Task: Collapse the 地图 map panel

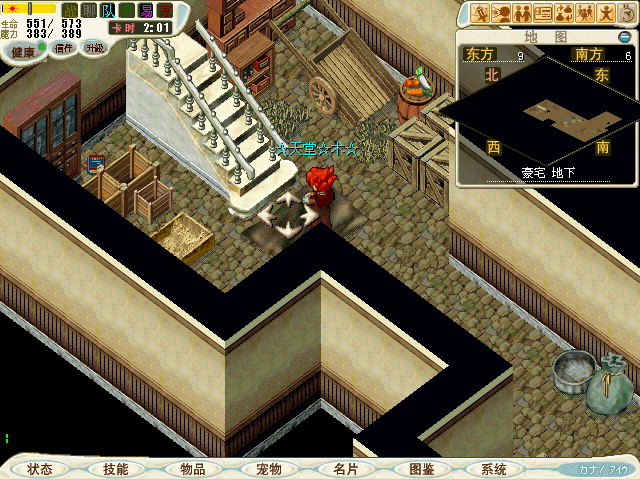Action: [x=623, y=37]
